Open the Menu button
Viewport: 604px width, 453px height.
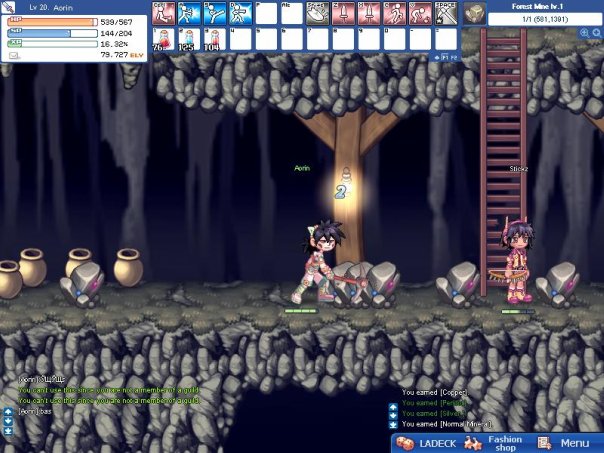pyautogui.click(x=566, y=442)
